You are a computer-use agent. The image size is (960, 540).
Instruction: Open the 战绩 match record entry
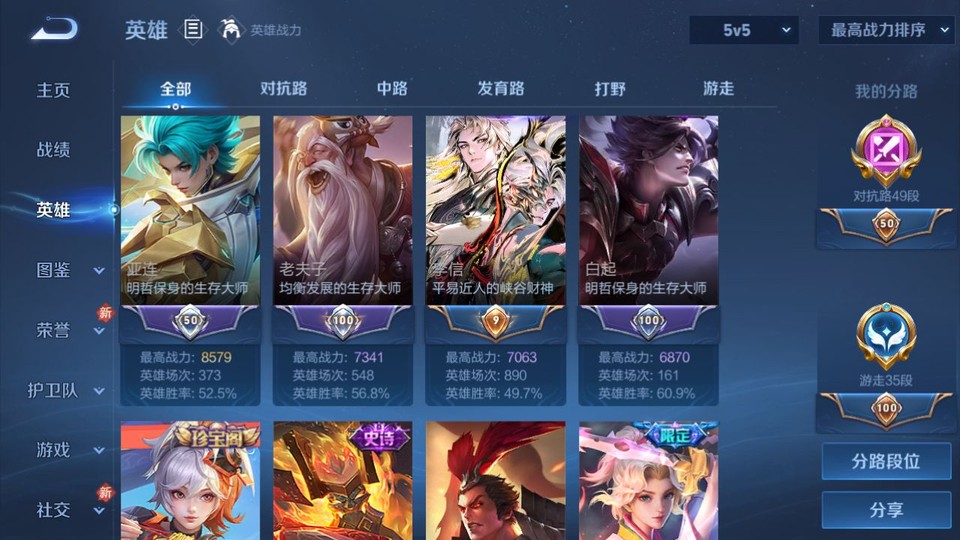[54, 150]
